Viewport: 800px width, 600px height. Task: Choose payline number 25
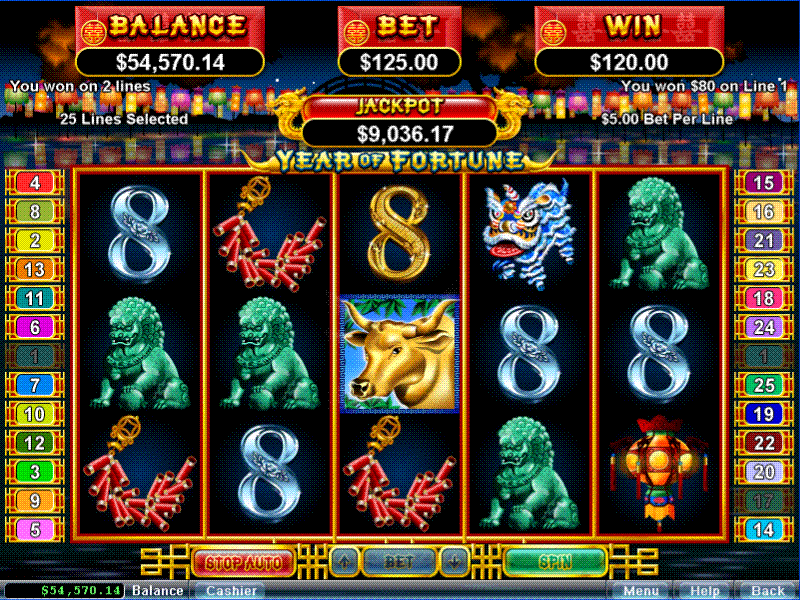click(763, 385)
